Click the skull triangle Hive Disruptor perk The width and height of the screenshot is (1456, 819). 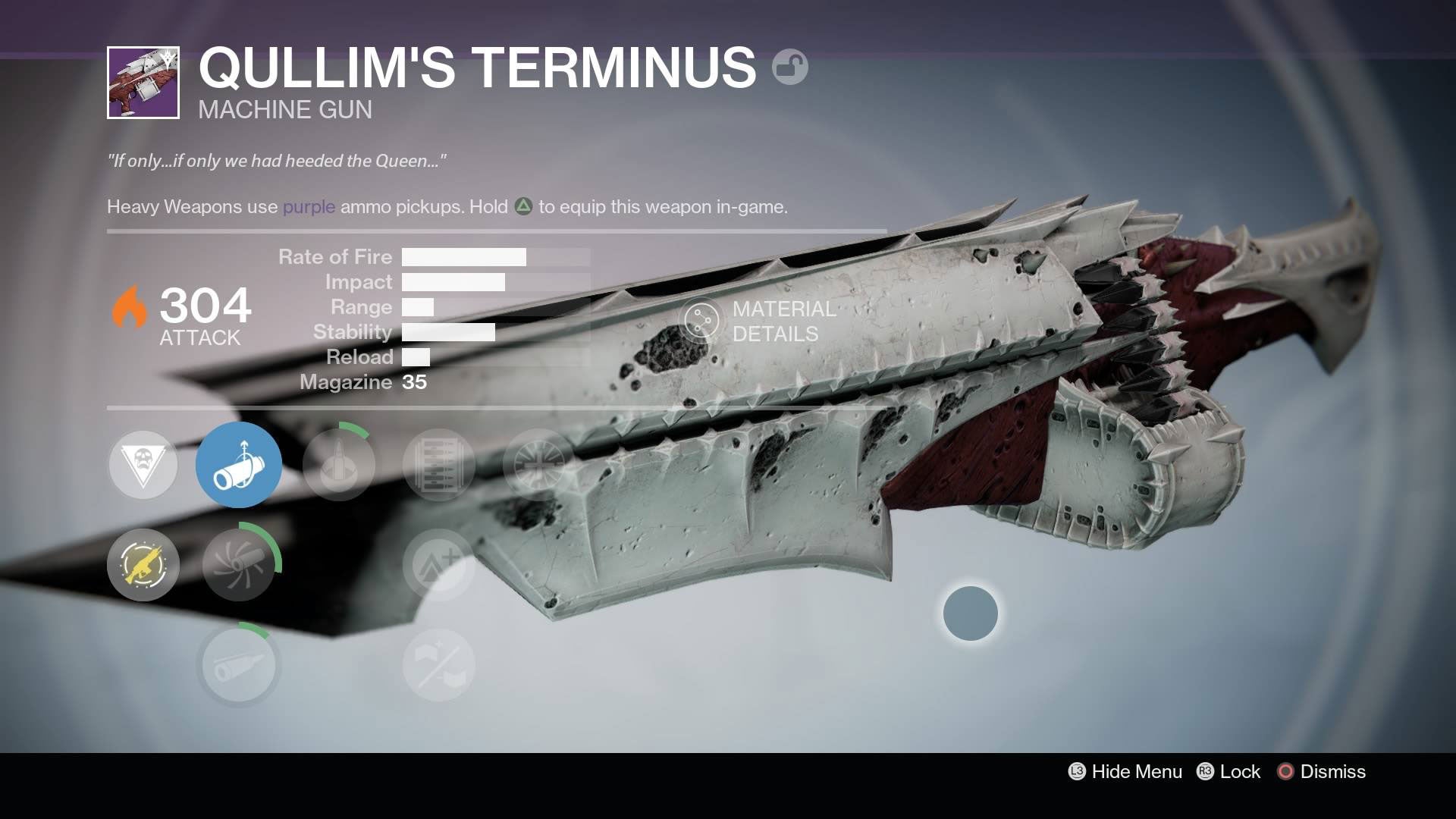click(143, 465)
